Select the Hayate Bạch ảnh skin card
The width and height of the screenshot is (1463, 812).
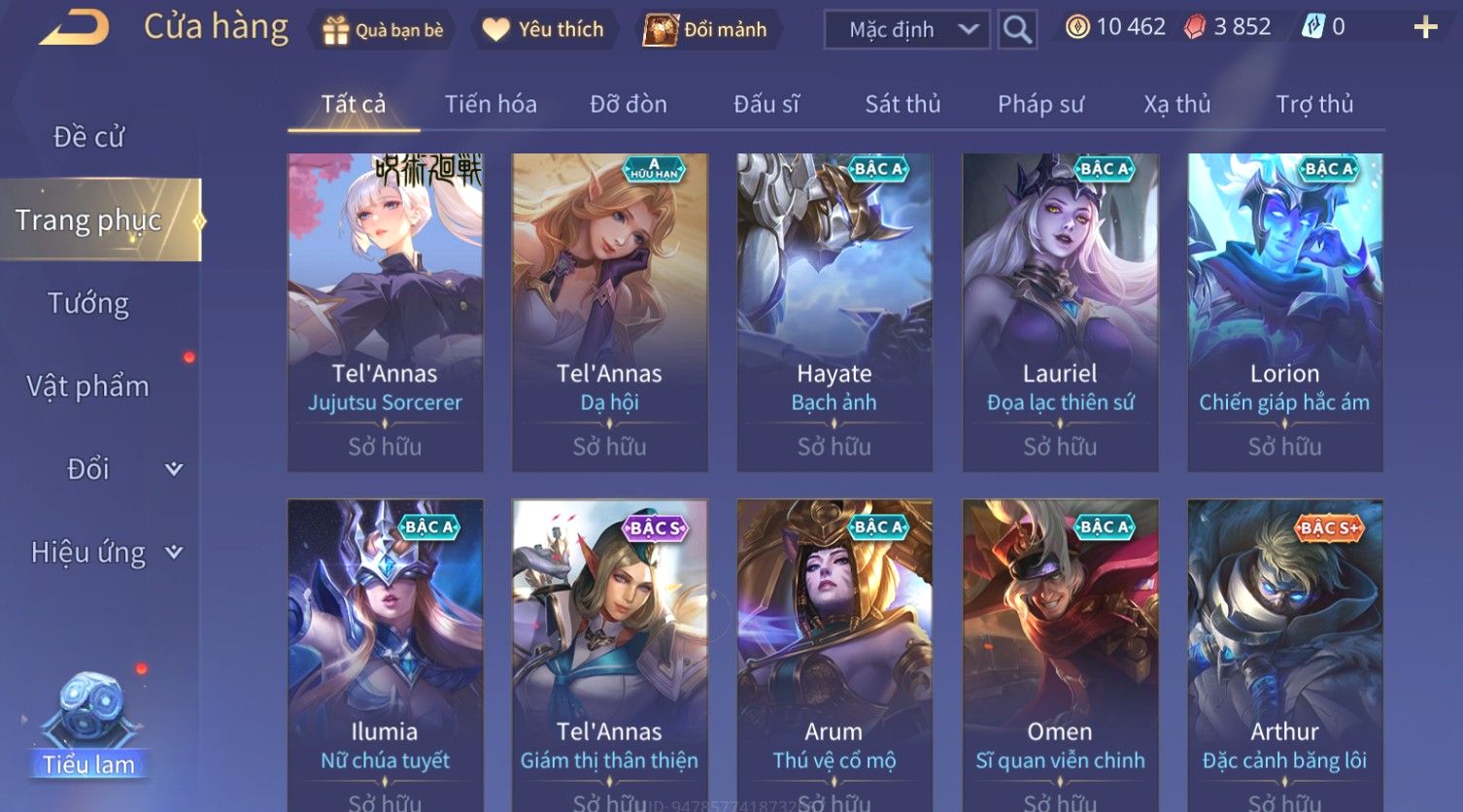pos(834,311)
